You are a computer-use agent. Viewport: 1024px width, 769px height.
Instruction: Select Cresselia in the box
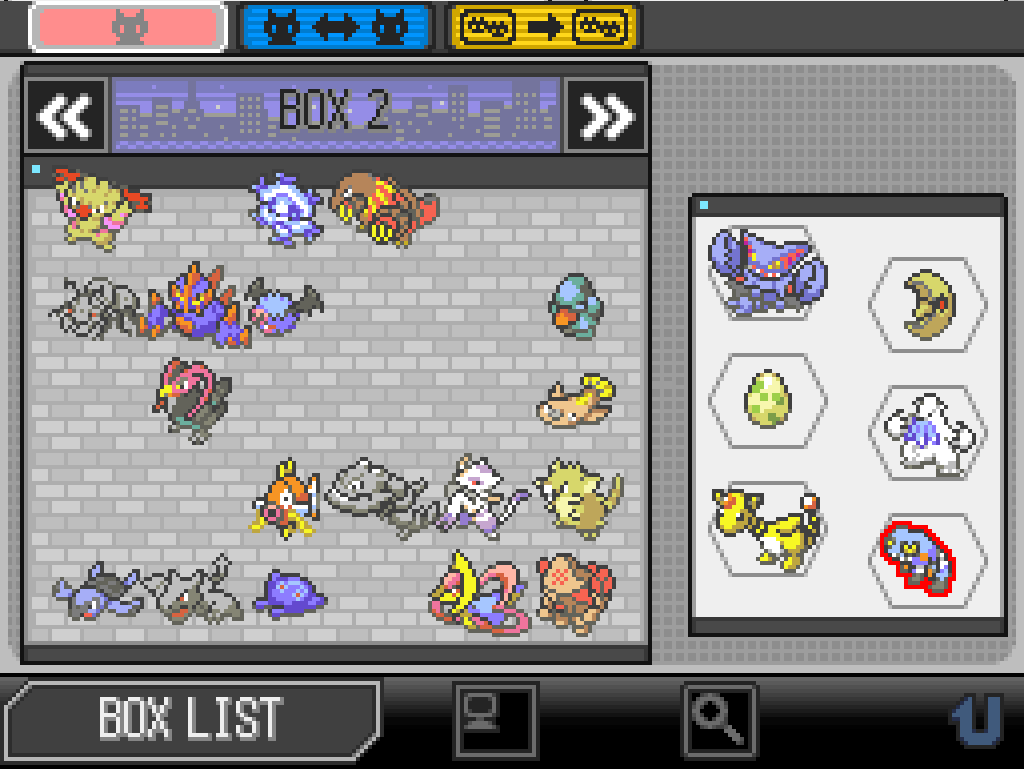coord(478,594)
